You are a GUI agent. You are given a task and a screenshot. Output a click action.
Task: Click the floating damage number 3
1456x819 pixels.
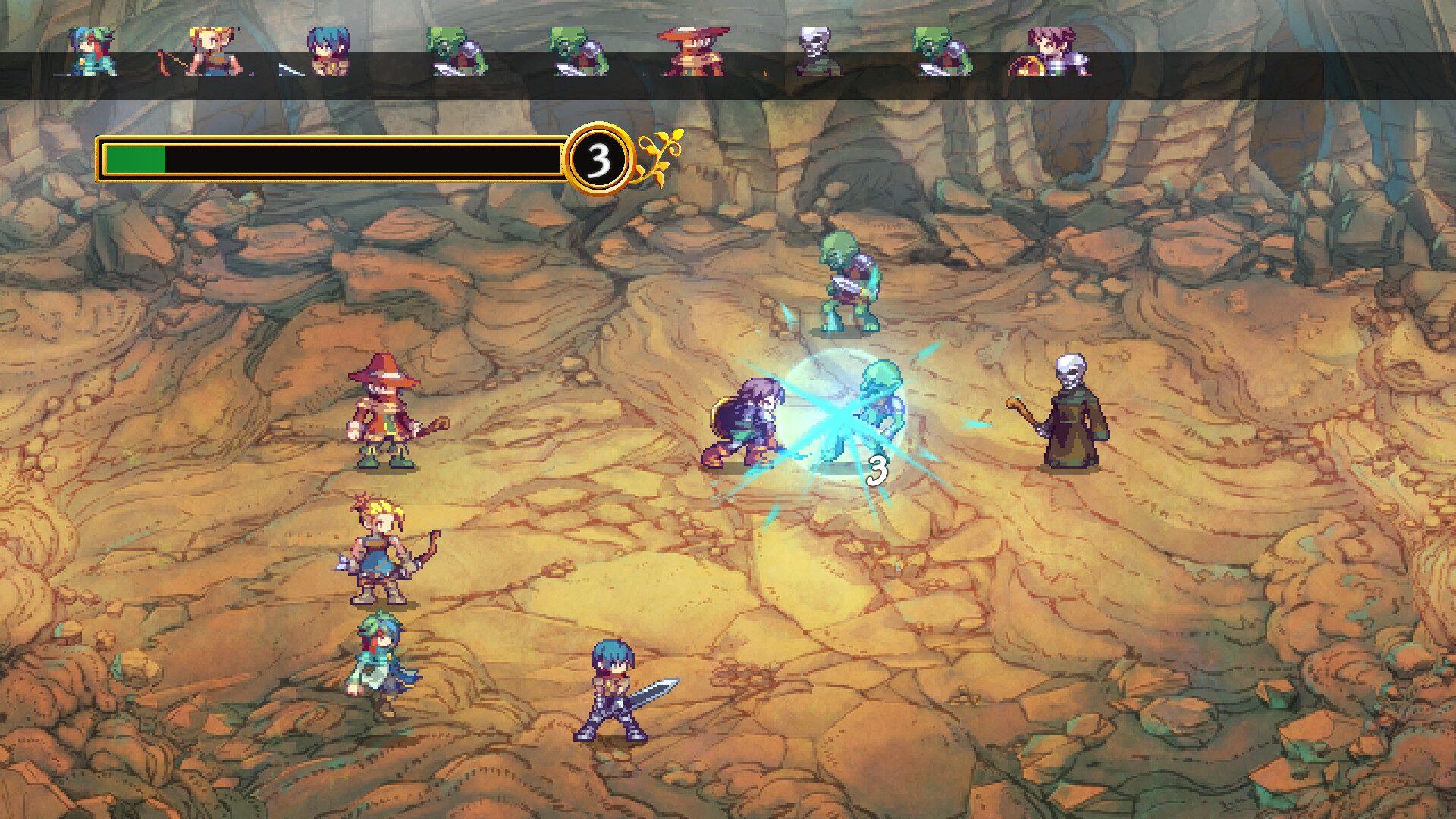877,470
